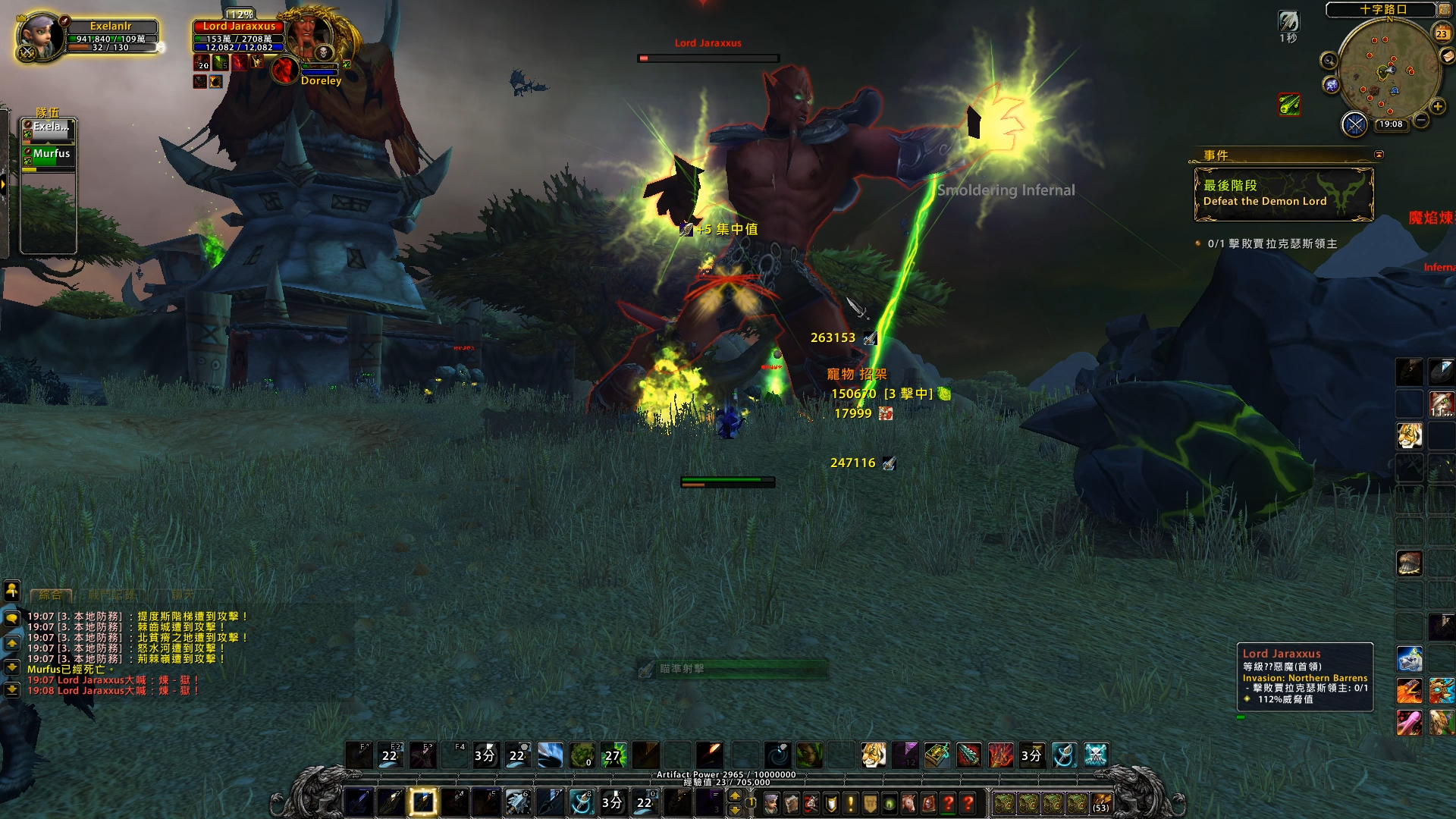
Task: Open the calendar showing day 23
Action: [x=1442, y=33]
